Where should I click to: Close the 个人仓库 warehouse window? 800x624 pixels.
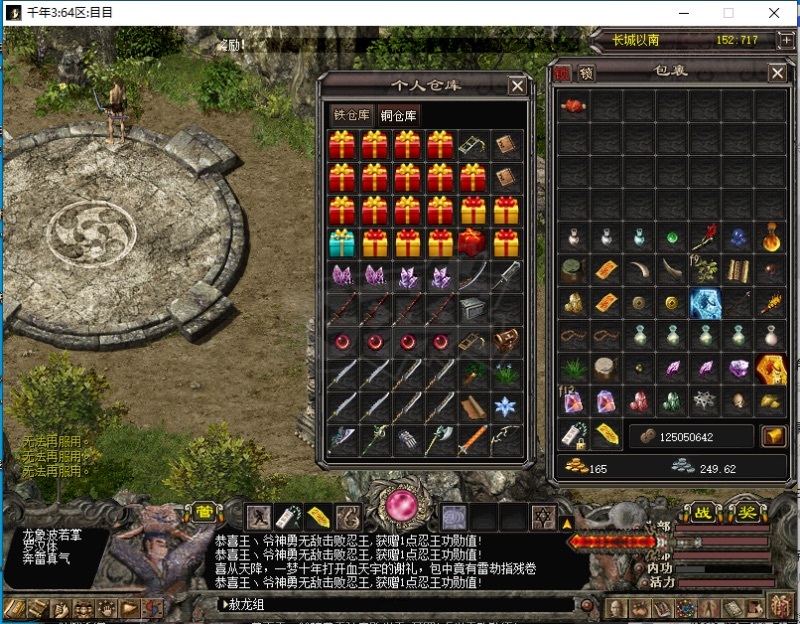(517, 86)
